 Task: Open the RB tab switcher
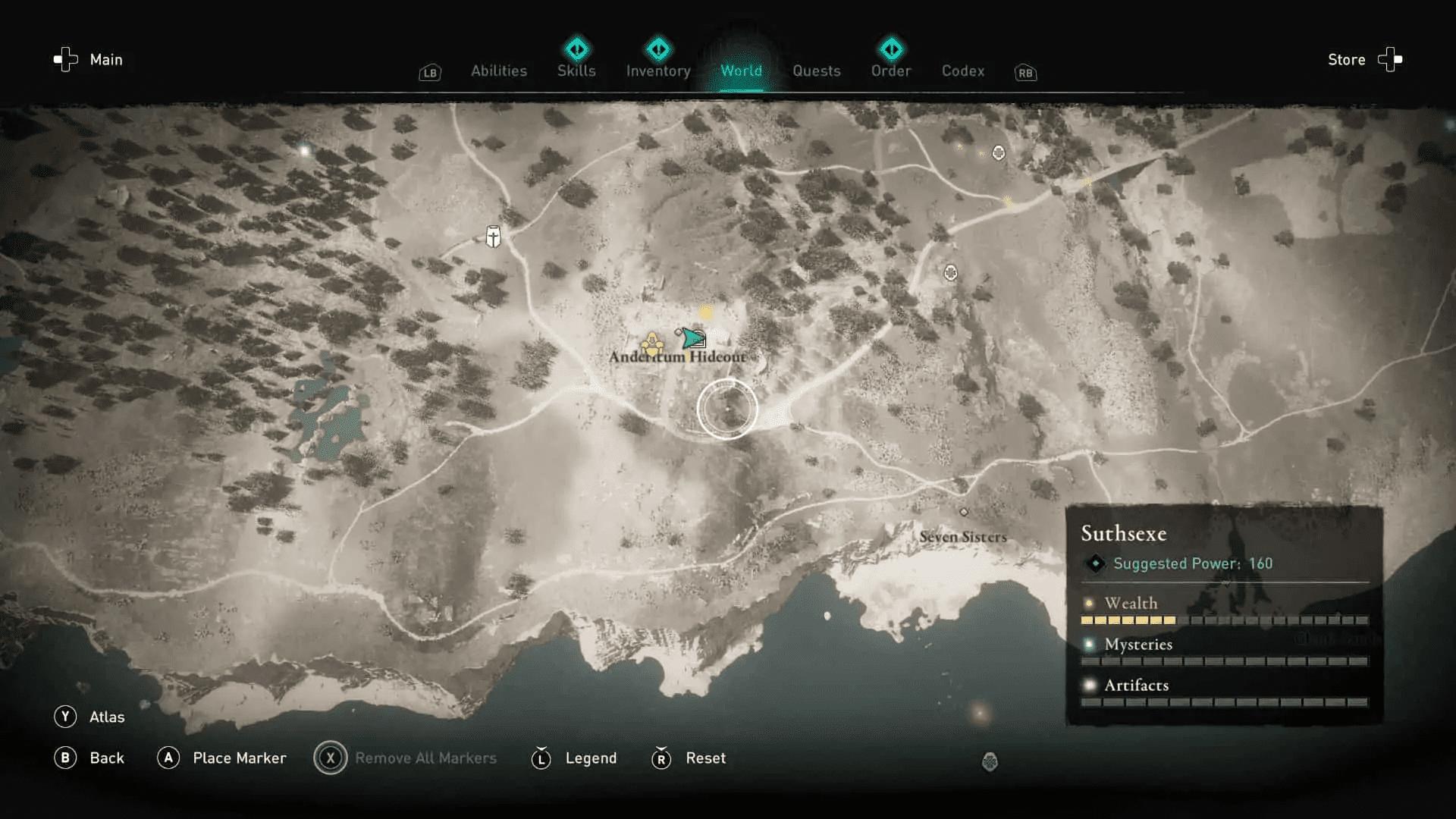[x=1025, y=73]
